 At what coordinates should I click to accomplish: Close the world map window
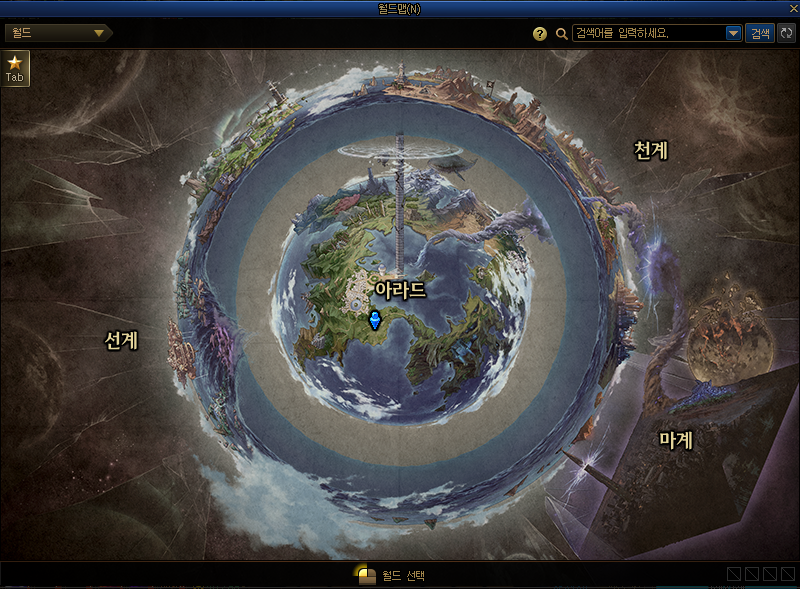[793, 8]
